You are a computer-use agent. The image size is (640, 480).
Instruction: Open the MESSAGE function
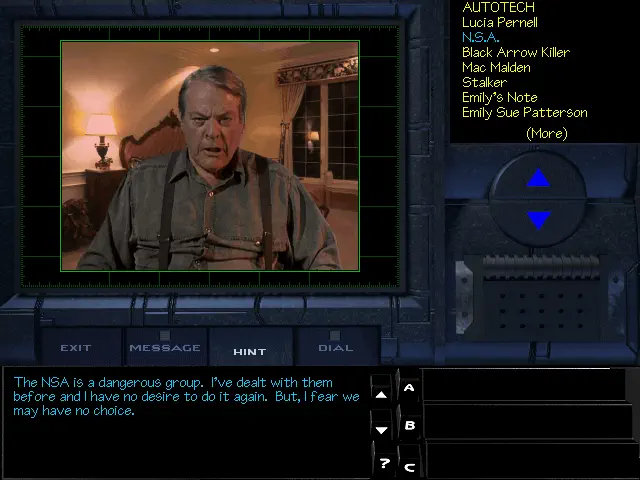164,348
